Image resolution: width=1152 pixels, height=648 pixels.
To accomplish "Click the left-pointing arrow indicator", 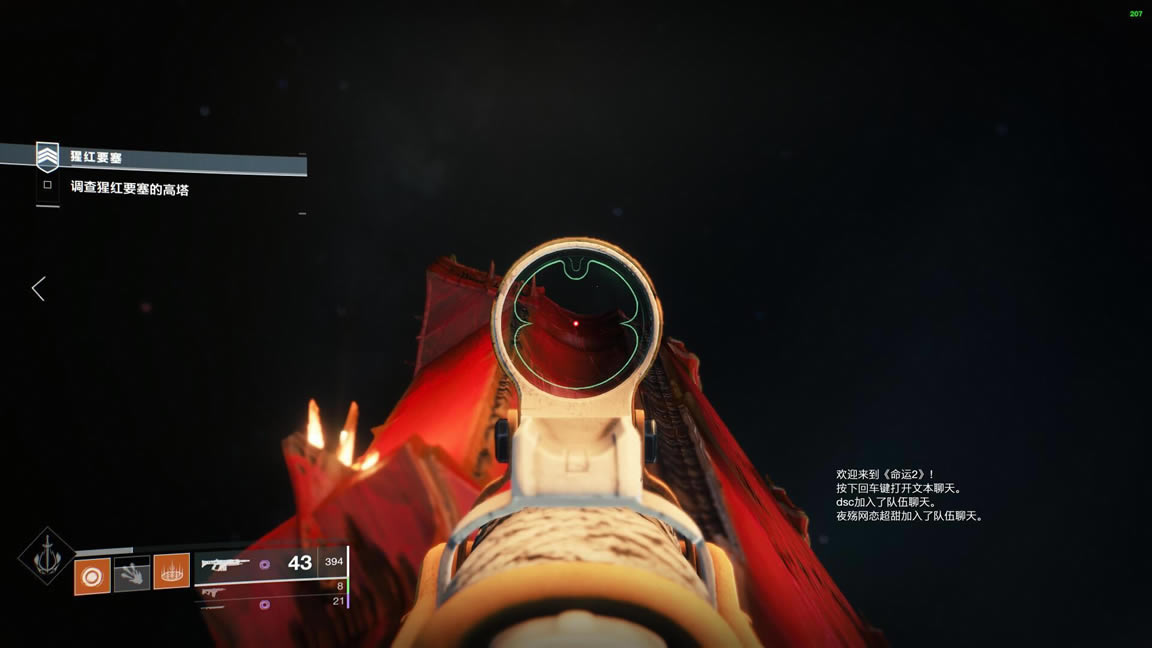I will point(38,289).
